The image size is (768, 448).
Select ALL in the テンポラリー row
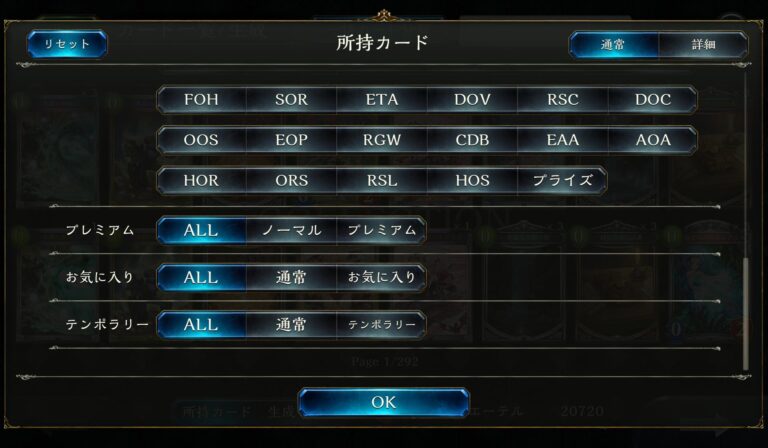[x=201, y=325]
